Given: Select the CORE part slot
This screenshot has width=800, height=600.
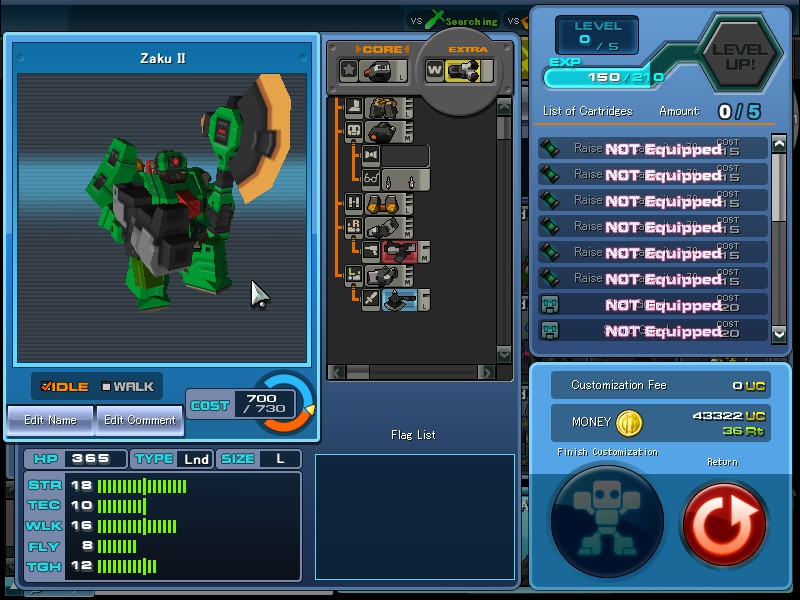Looking at the screenshot, I should [x=377, y=70].
